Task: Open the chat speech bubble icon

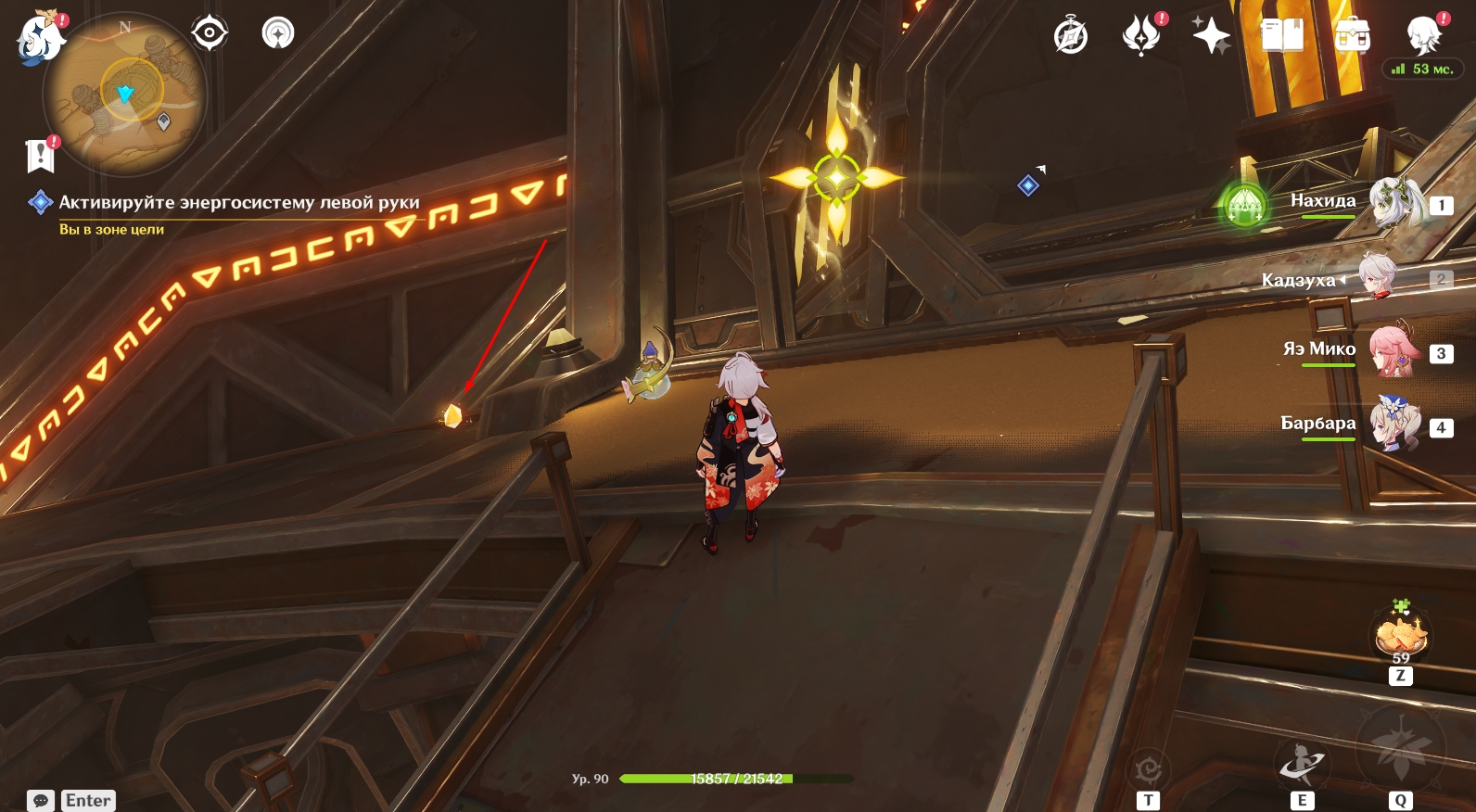Action: 41,800
